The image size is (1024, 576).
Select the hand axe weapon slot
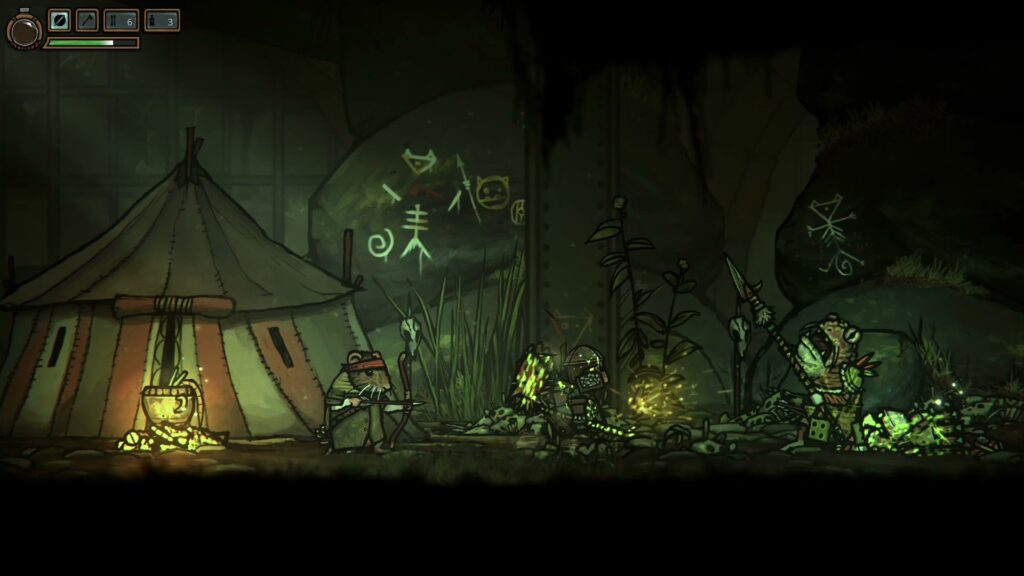(x=87, y=20)
